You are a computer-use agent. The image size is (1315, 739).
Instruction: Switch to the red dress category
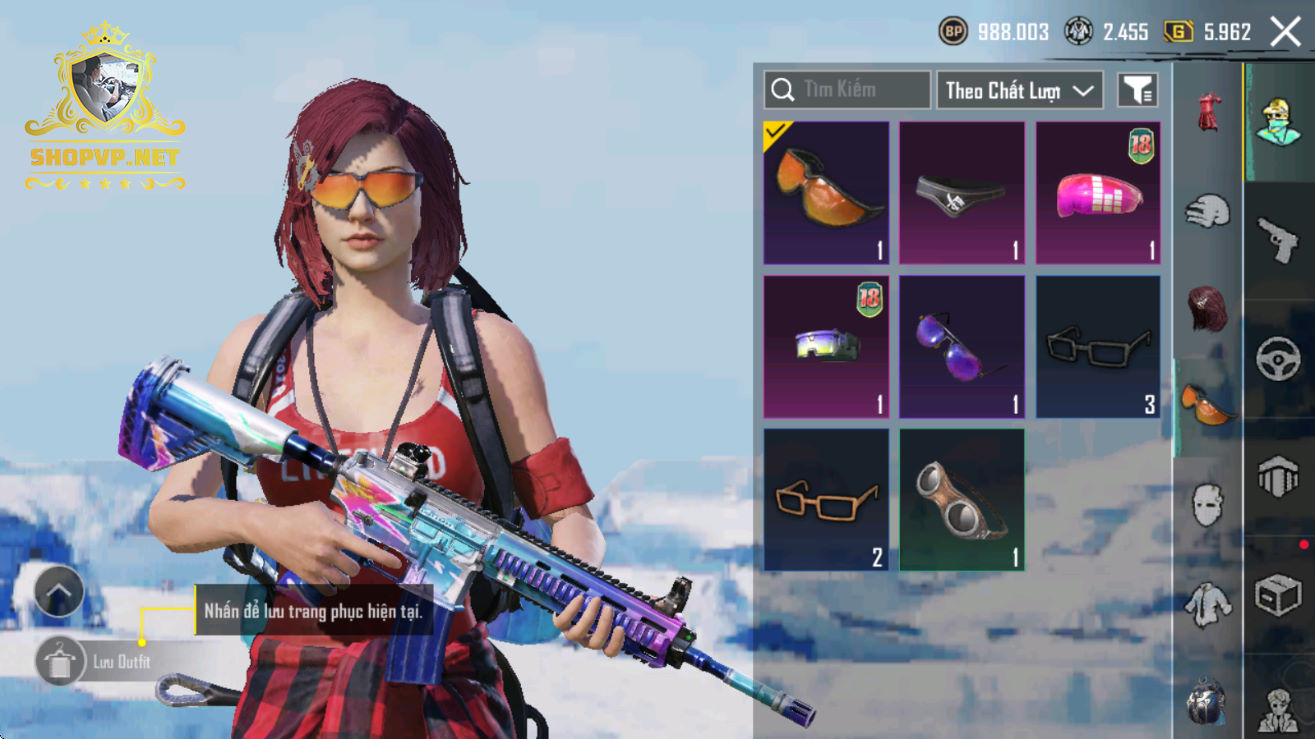[x=1208, y=112]
